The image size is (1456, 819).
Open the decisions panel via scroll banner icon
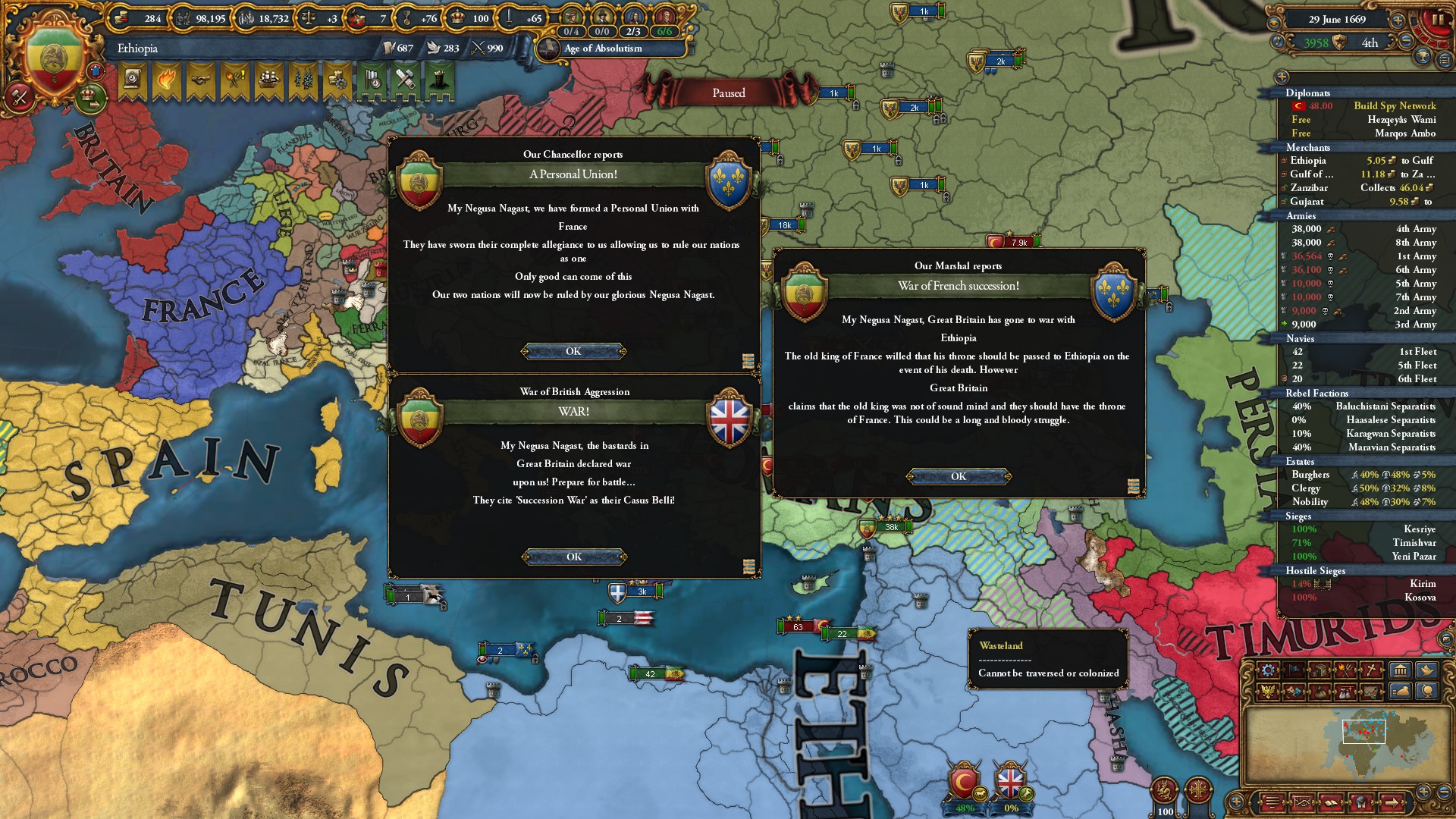[x=133, y=80]
